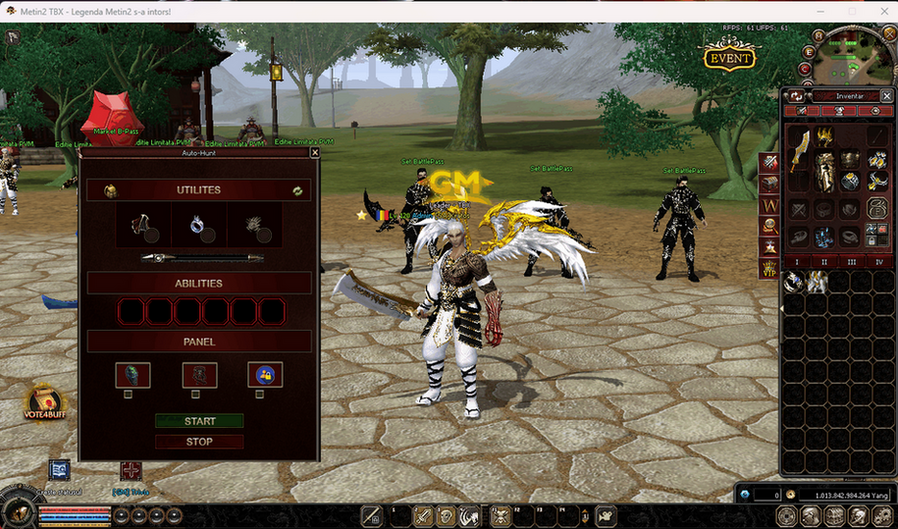Start the Auto-Hunt with the START button
The width and height of the screenshot is (898, 529).
tap(199, 421)
